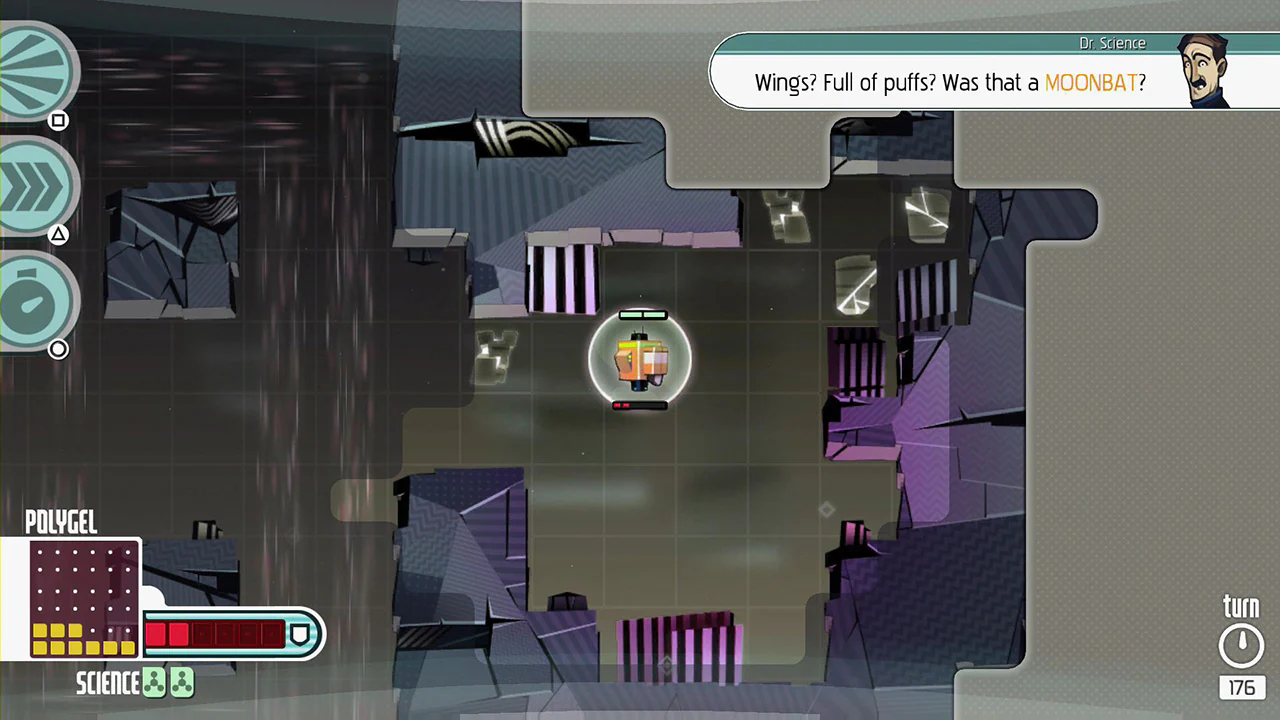The width and height of the screenshot is (1280, 720).
Task: Click the first SCIENCE molecule icon
Action: (x=152, y=682)
